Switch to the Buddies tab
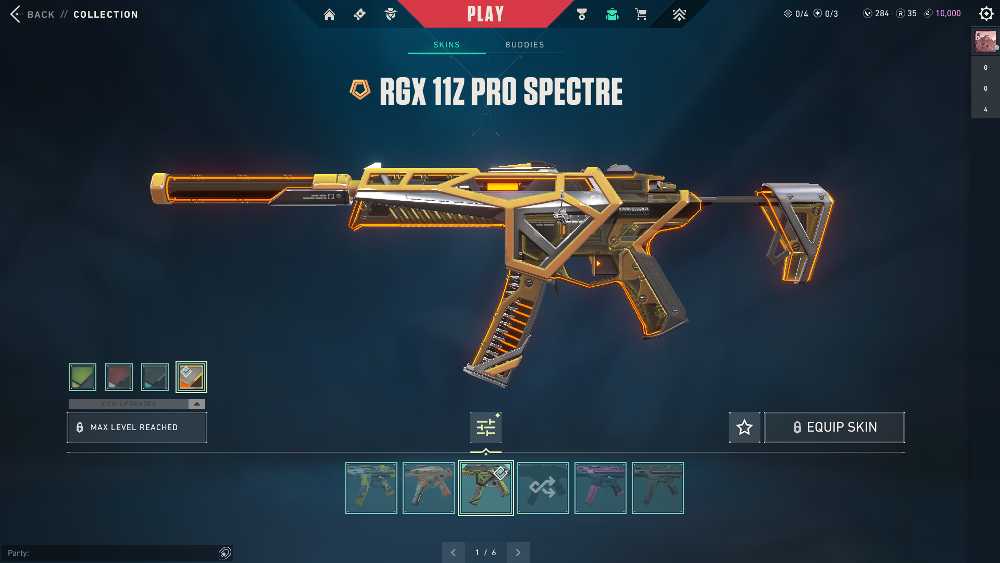 pyautogui.click(x=524, y=45)
